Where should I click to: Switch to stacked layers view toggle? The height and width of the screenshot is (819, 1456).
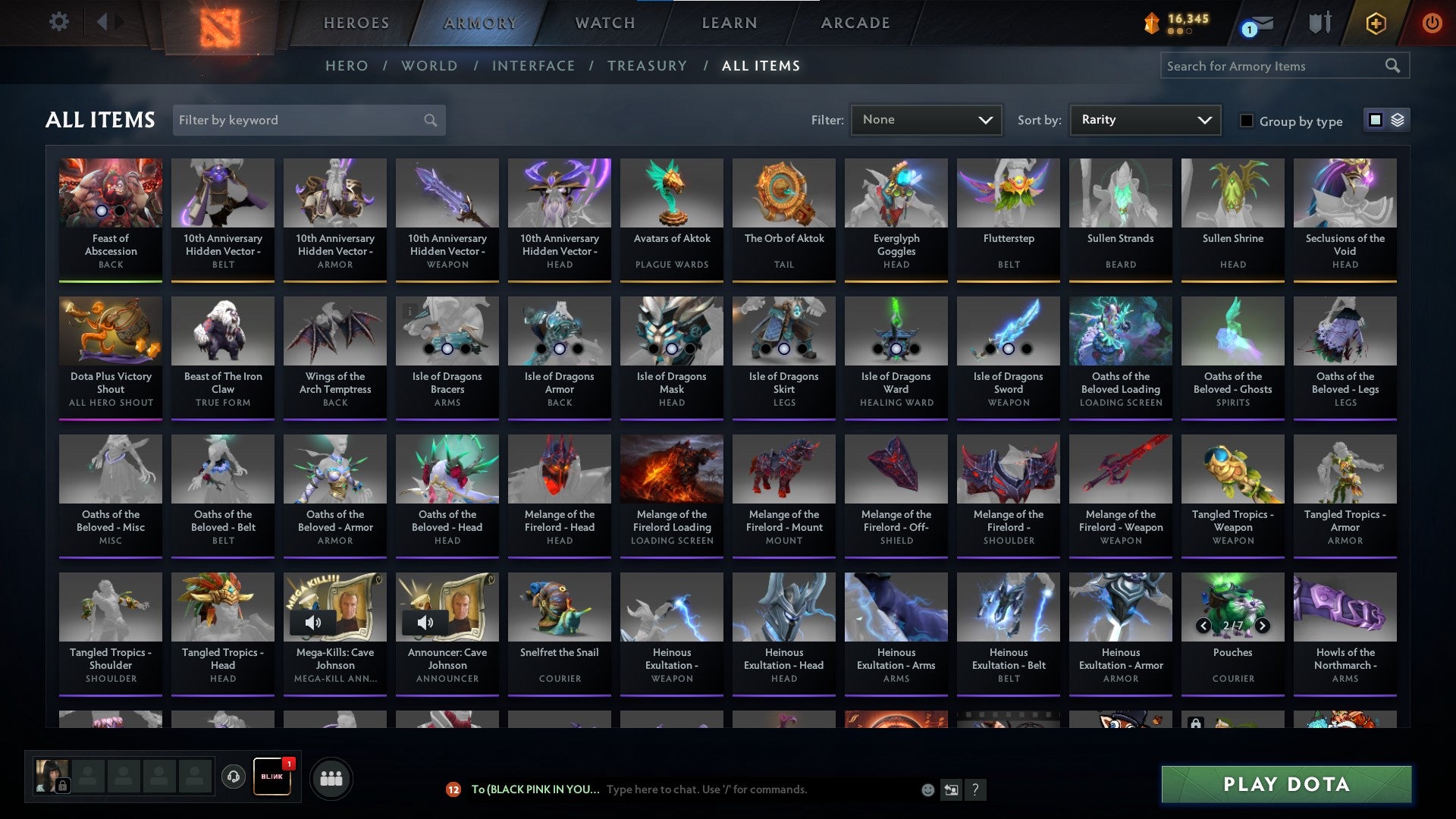(x=1396, y=120)
